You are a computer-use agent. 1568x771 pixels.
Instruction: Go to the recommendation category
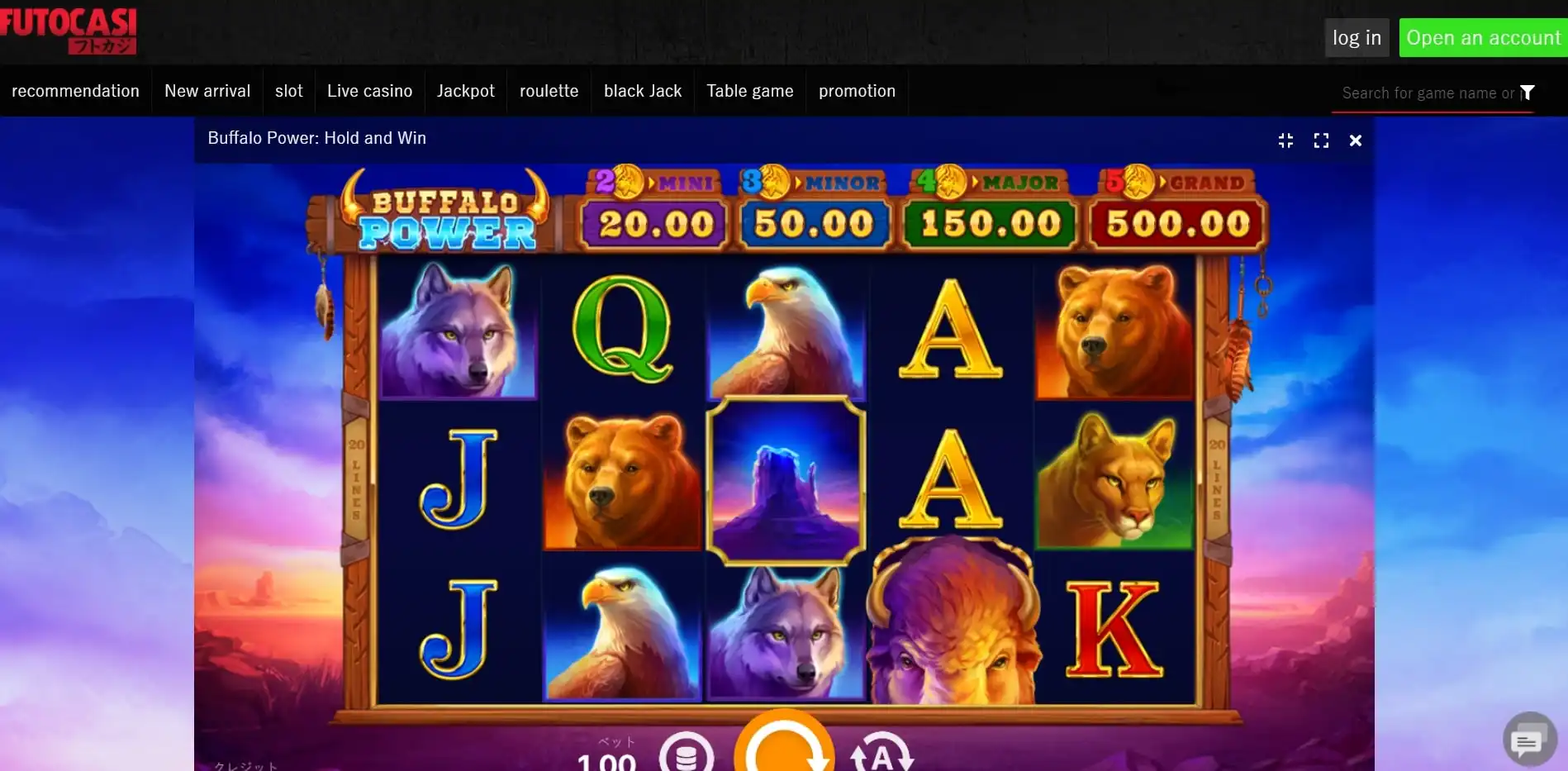tap(75, 91)
